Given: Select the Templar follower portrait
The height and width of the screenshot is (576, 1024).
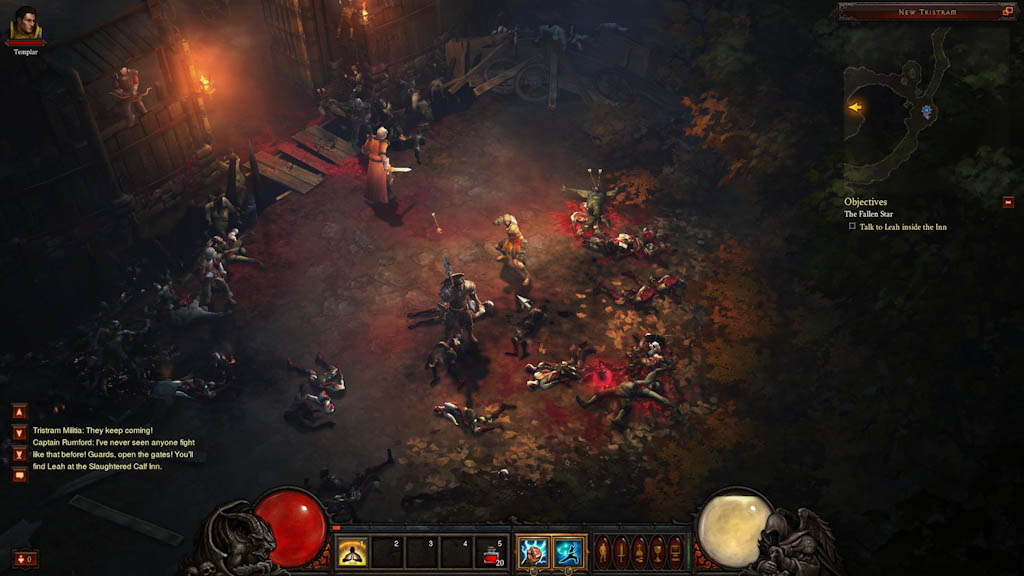Looking at the screenshot, I should click(x=26, y=23).
